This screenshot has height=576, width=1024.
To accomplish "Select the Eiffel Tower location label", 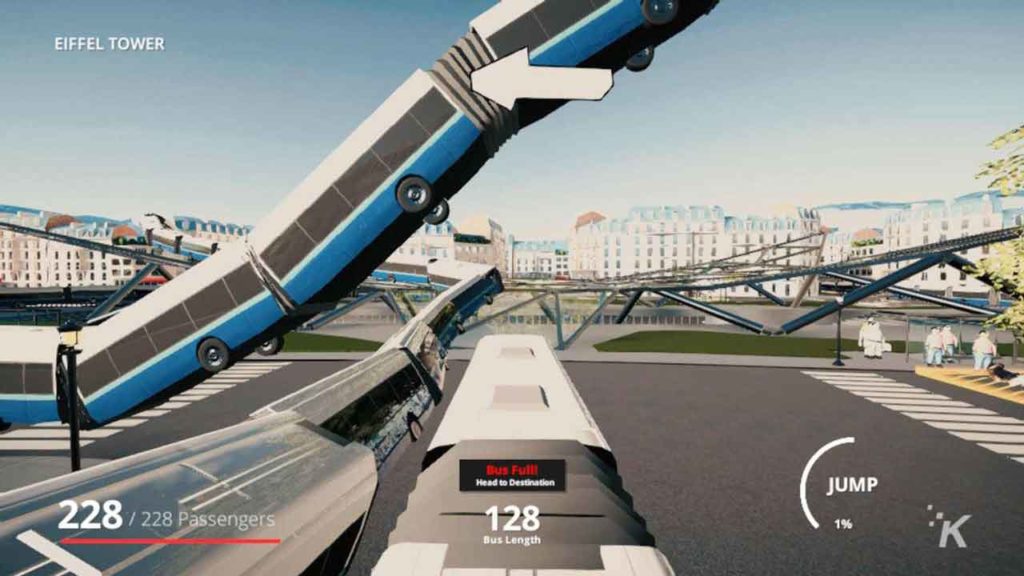I will pos(109,44).
